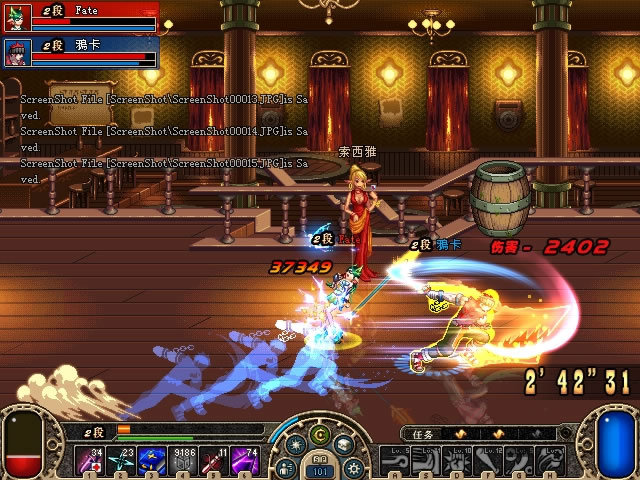Select the Fate player portrait
This screenshot has height=480, width=640.
(17, 17)
